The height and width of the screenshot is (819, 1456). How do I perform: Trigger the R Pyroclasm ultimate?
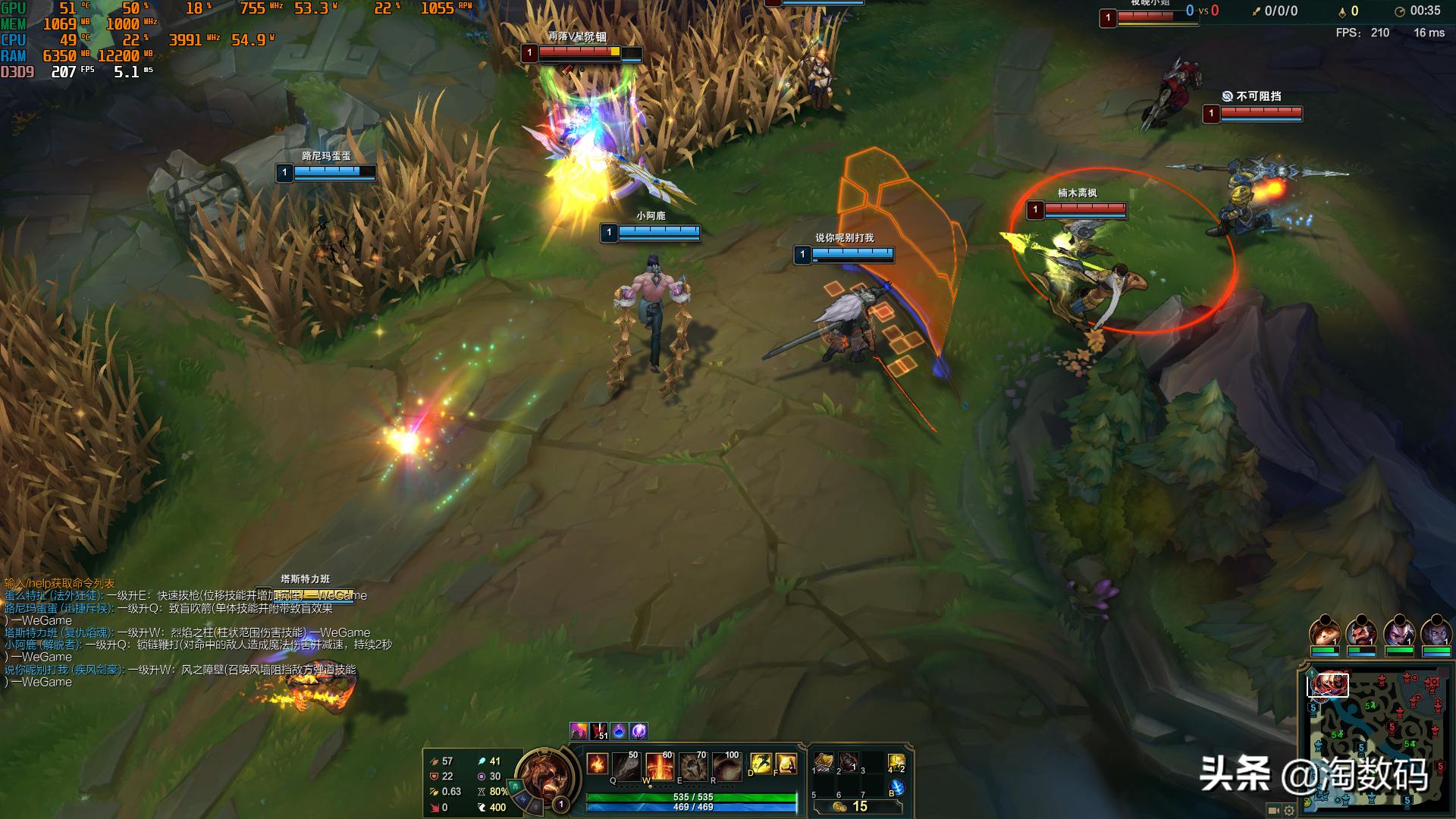click(x=726, y=767)
